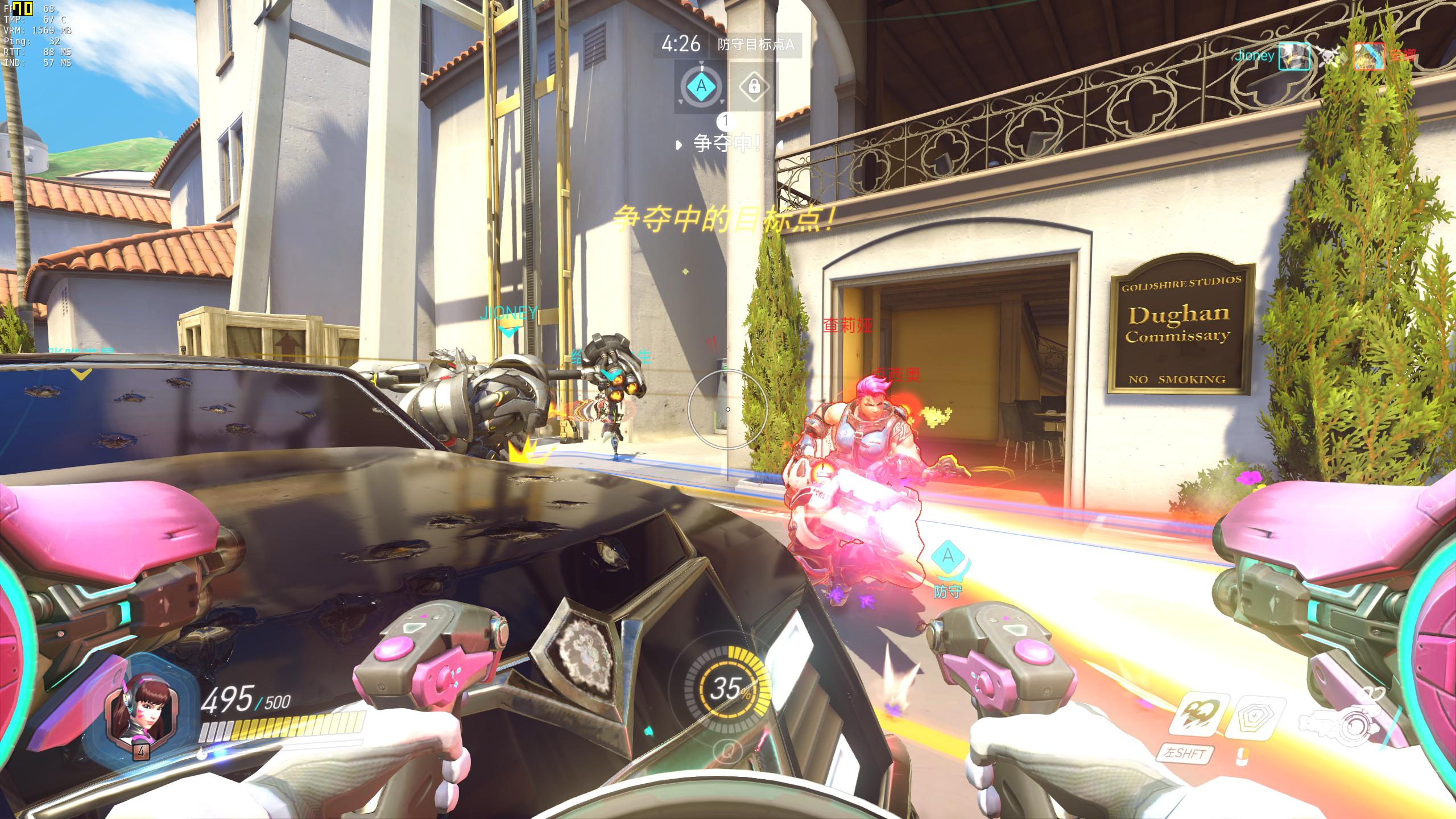Click the objective A defend waypoint marker
This screenshot has height=819, width=1456.
click(948, 556)
